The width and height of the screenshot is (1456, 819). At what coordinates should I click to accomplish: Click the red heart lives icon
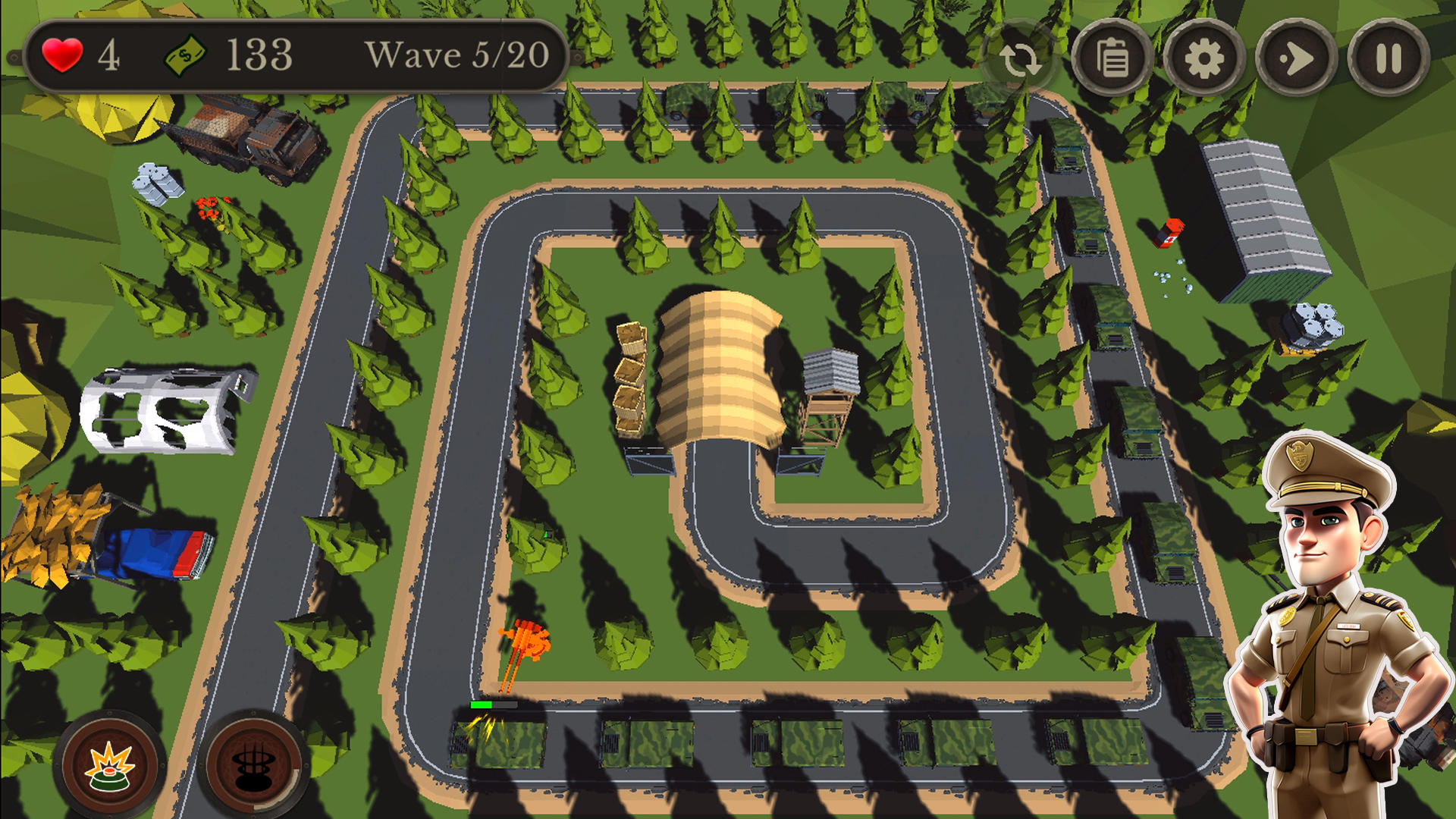point(64,54)
